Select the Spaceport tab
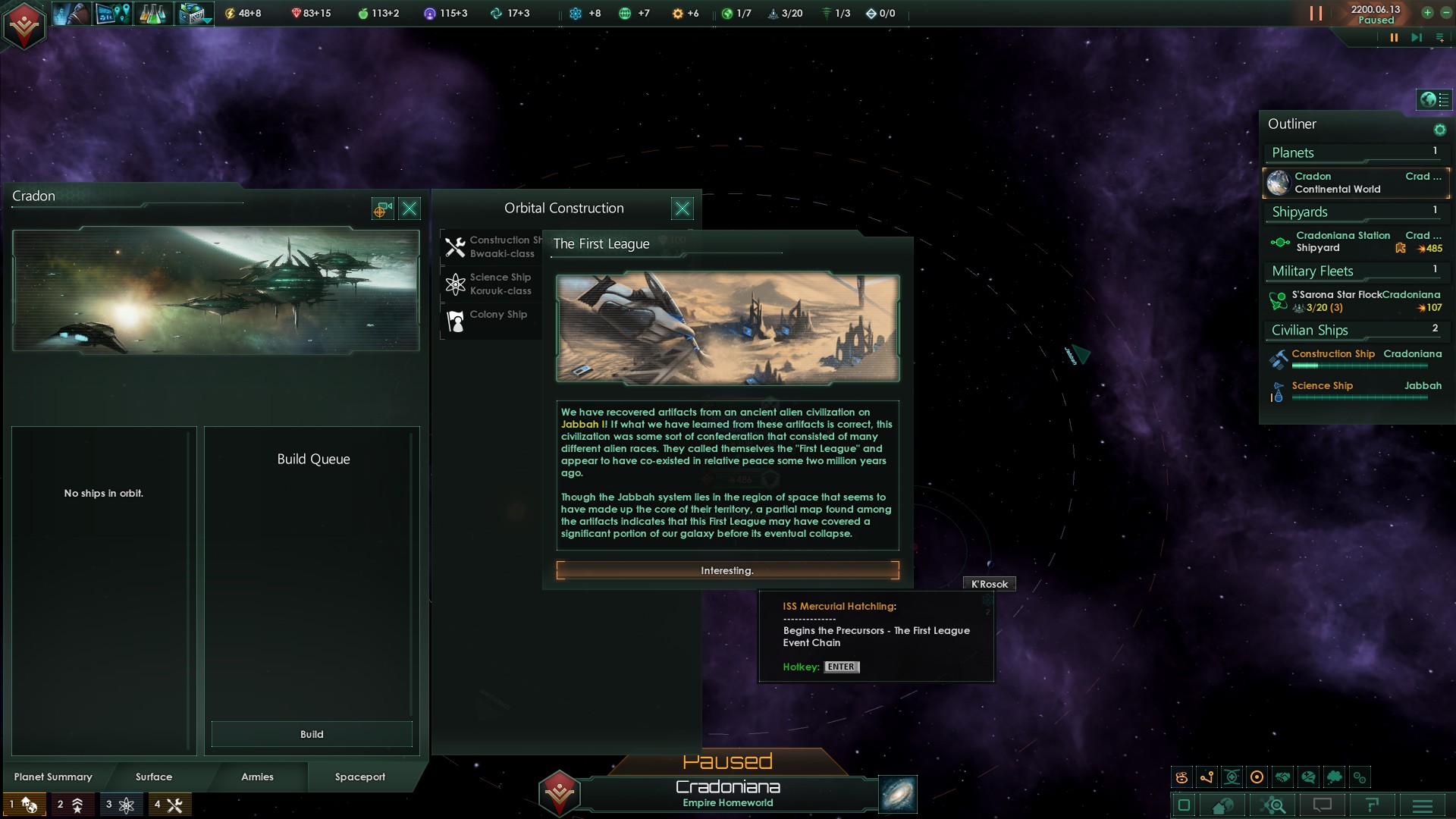Screen dimensions: 1456x819 pos(360,777)
